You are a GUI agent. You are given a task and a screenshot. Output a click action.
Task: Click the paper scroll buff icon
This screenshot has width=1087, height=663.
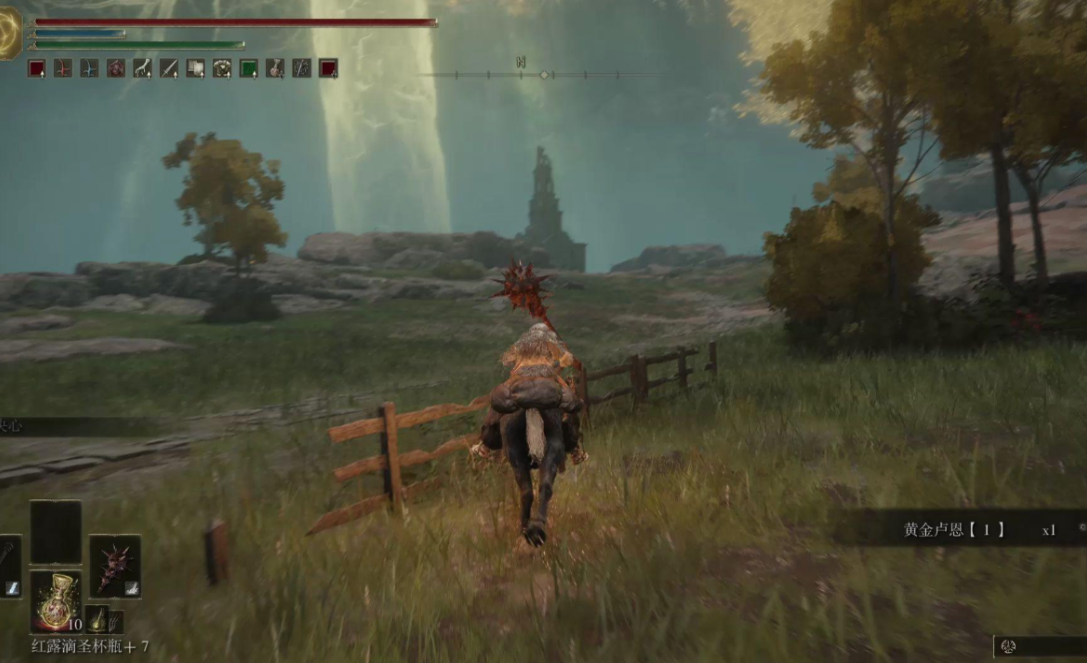pos(196,68)
